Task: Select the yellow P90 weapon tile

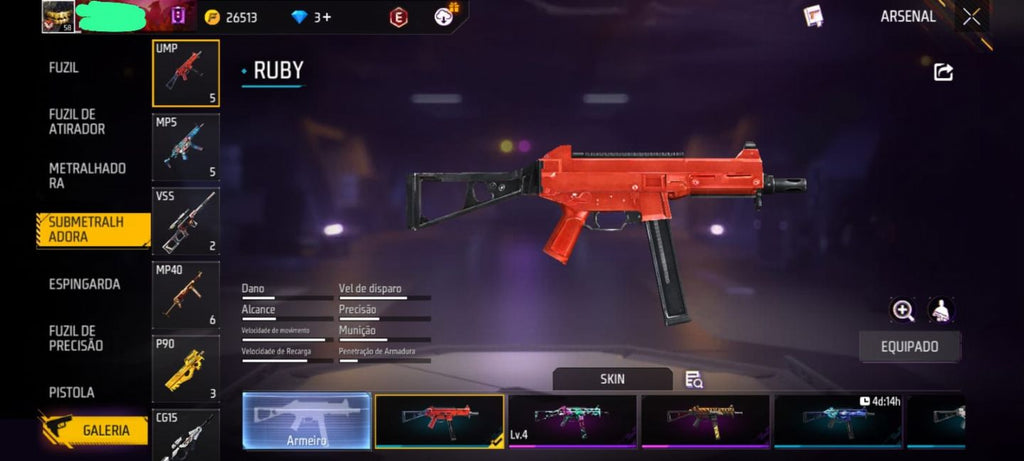Action: (x=186, y=369)
